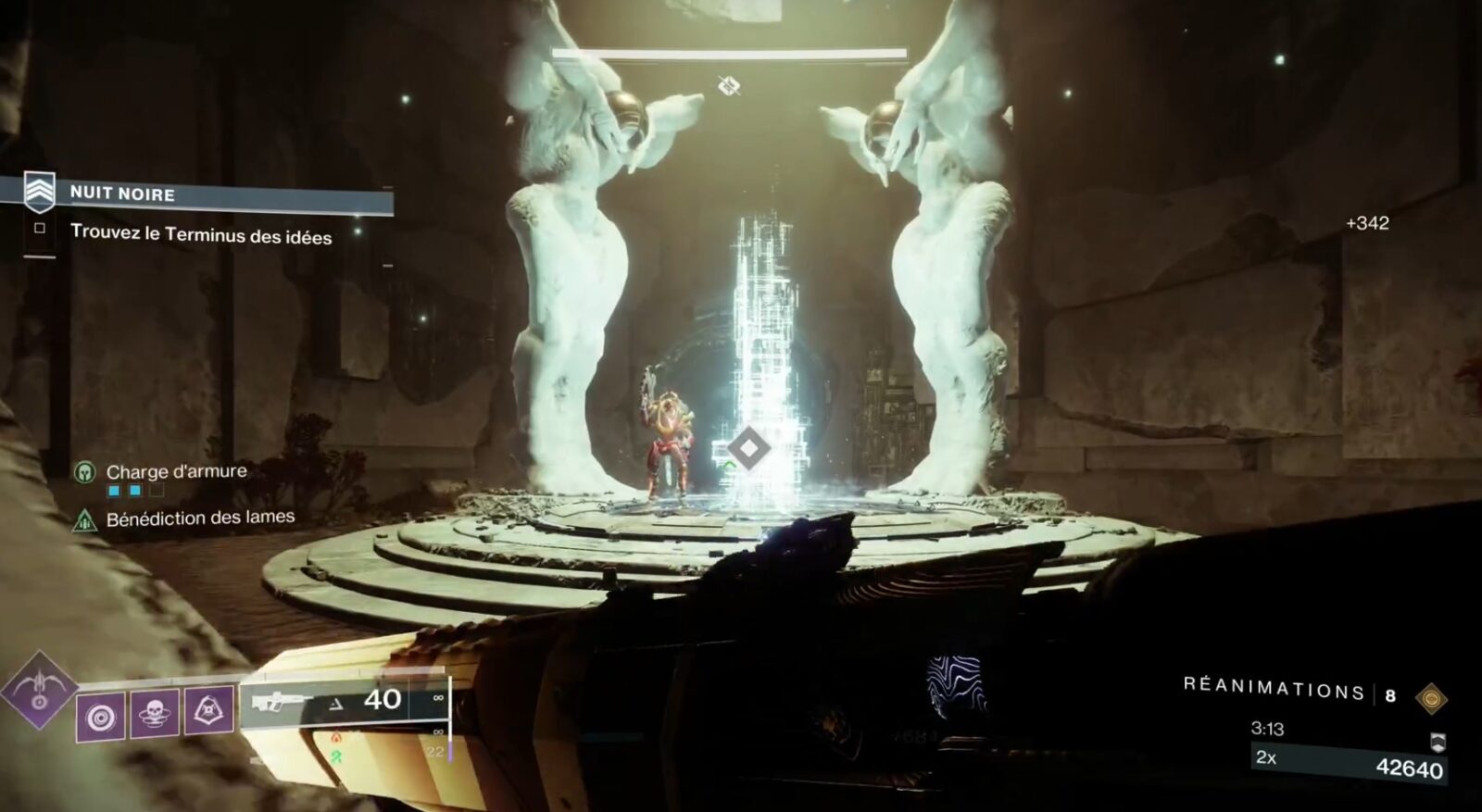This screenshot has width=1482, height=812.
Task: Click the Bénédiction des lames triangle icon
Action: (85, 519)
